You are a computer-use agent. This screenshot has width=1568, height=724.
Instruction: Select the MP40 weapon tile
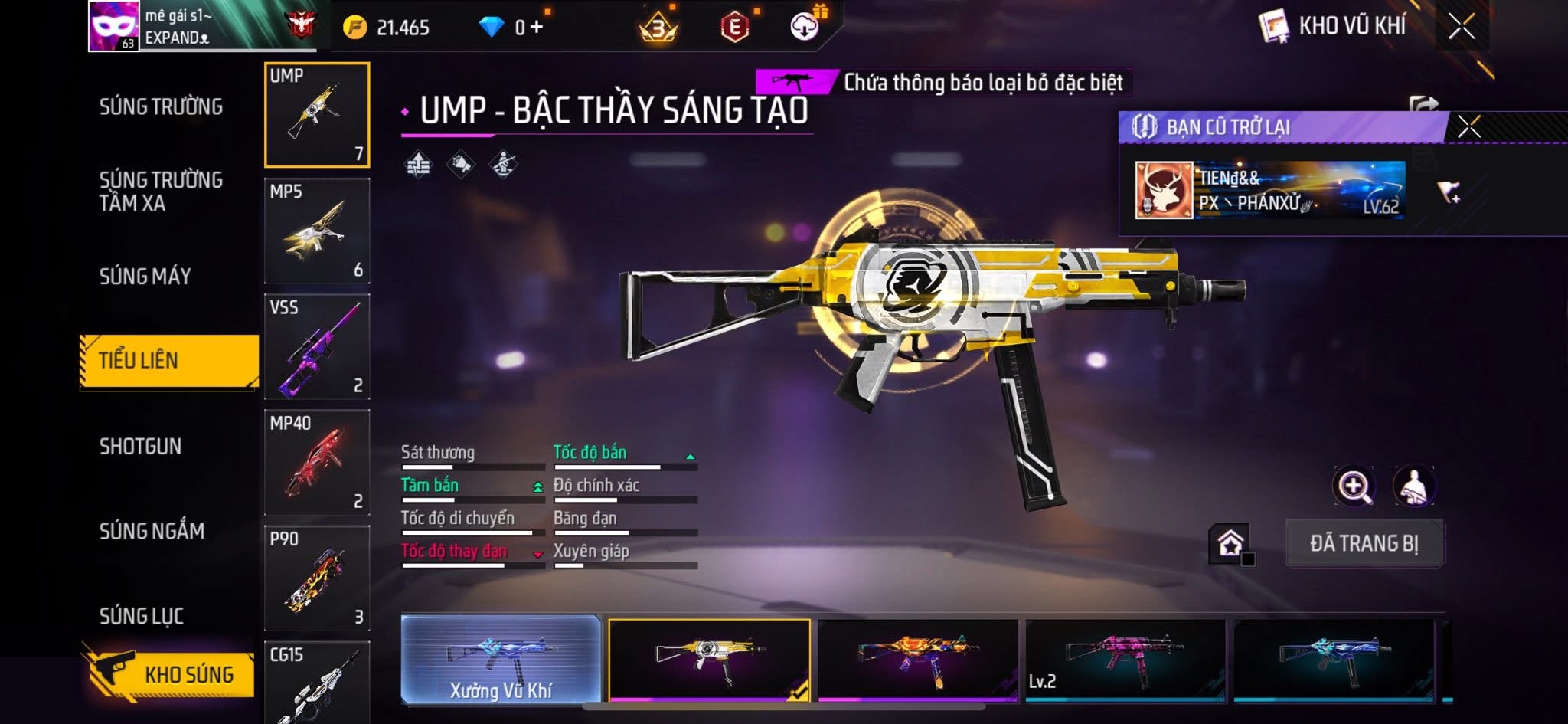point(317,463)
